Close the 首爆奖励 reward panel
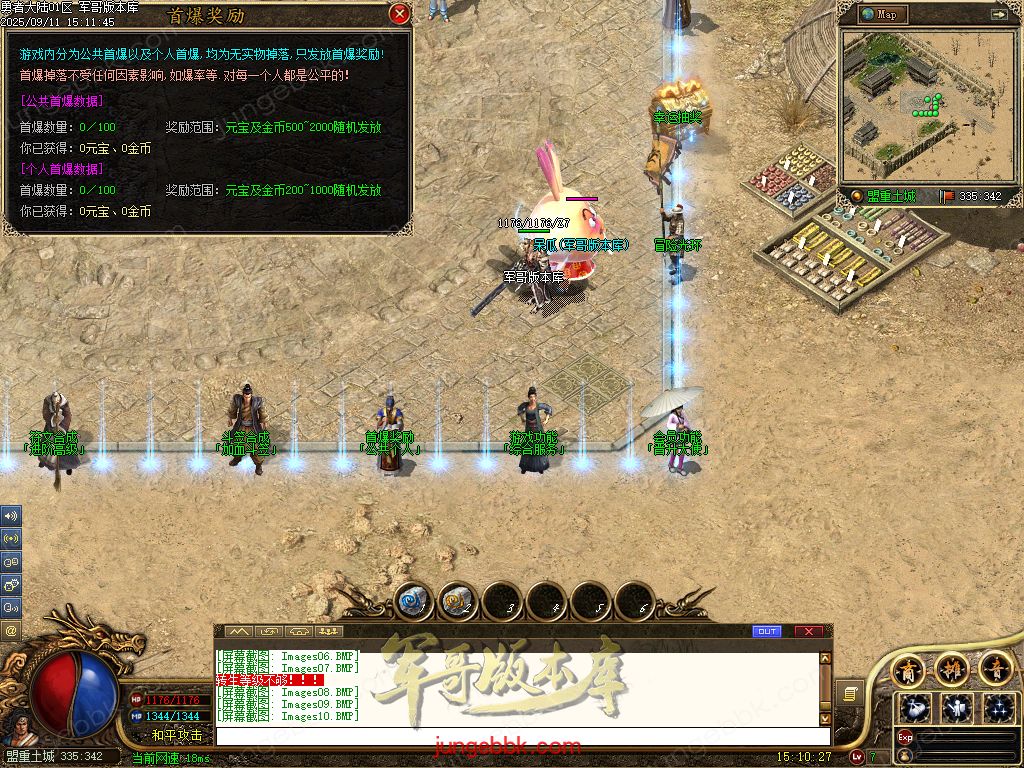The height and width of the screenshot is (768, 1024). 399,14
